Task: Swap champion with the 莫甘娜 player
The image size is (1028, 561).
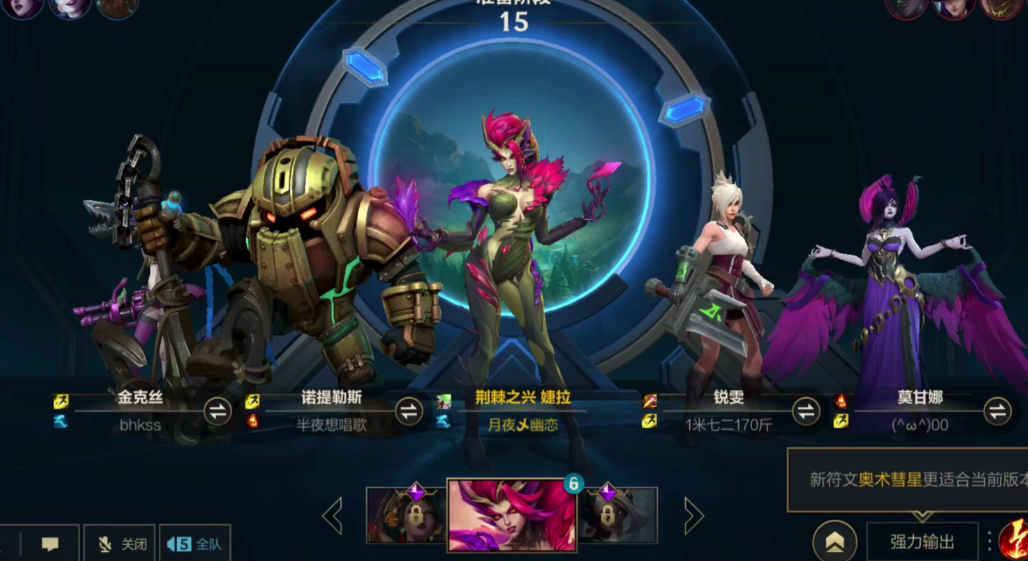Action: pos(997,410)
